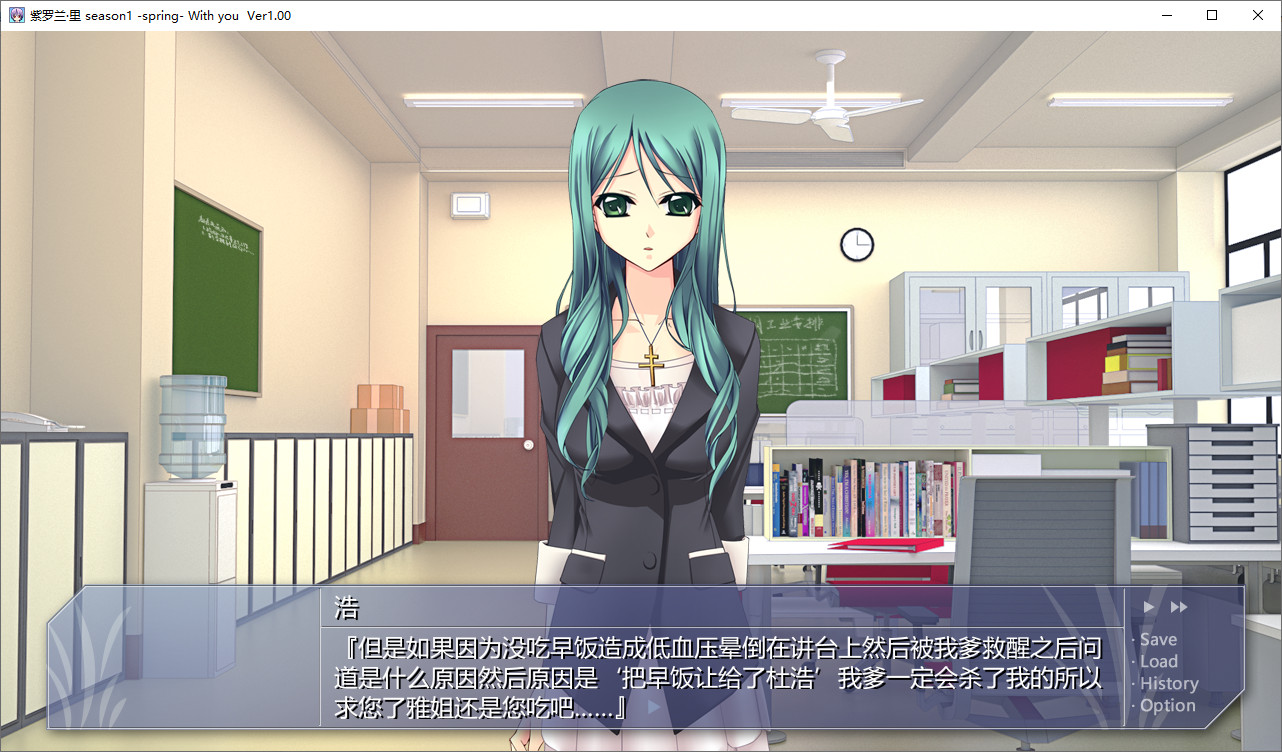Show the dialogue History log
Viewport: 1282px width, 752px height.
1169,684
